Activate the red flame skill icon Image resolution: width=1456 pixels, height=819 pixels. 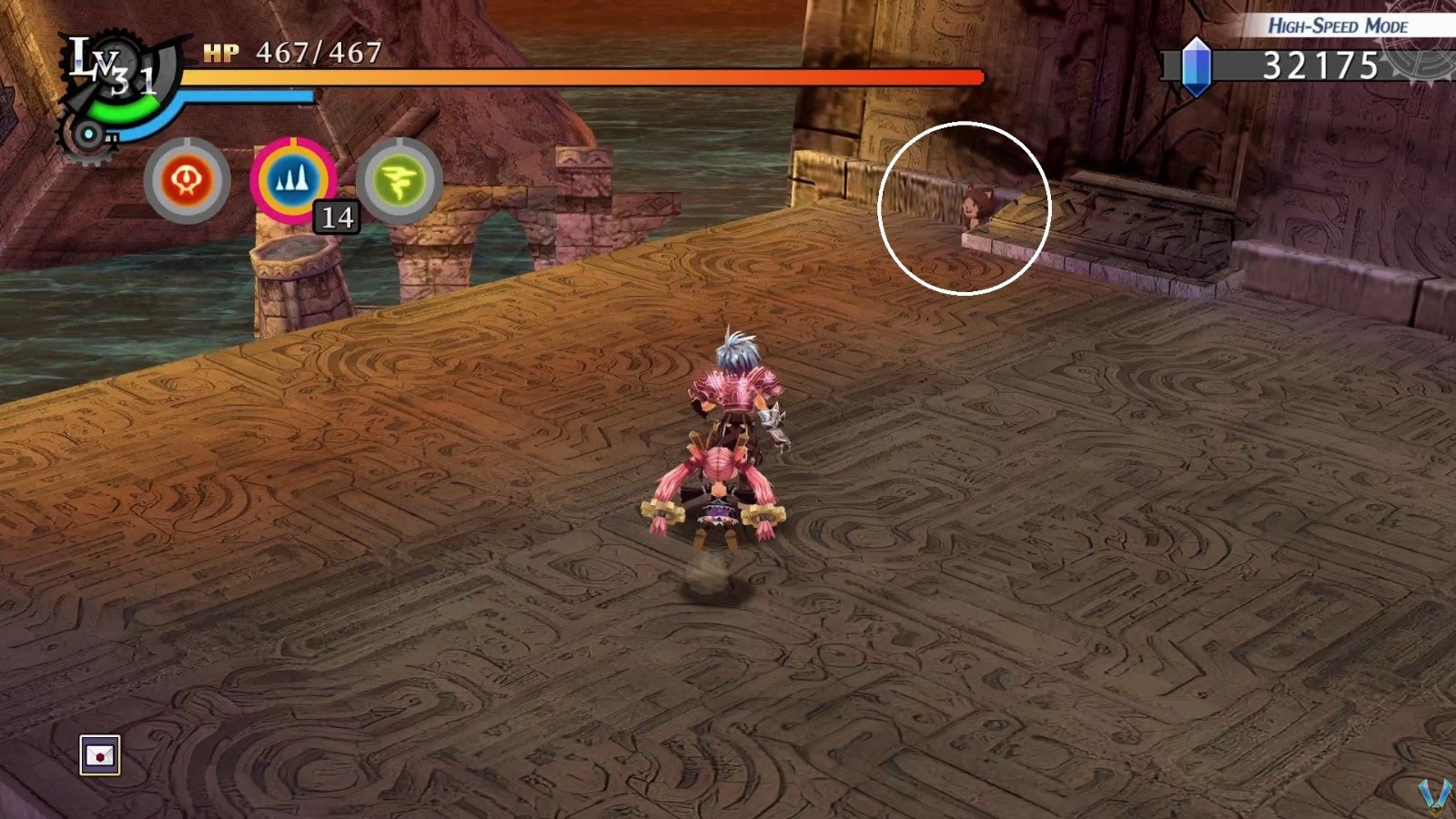click(x=186, y=179)
